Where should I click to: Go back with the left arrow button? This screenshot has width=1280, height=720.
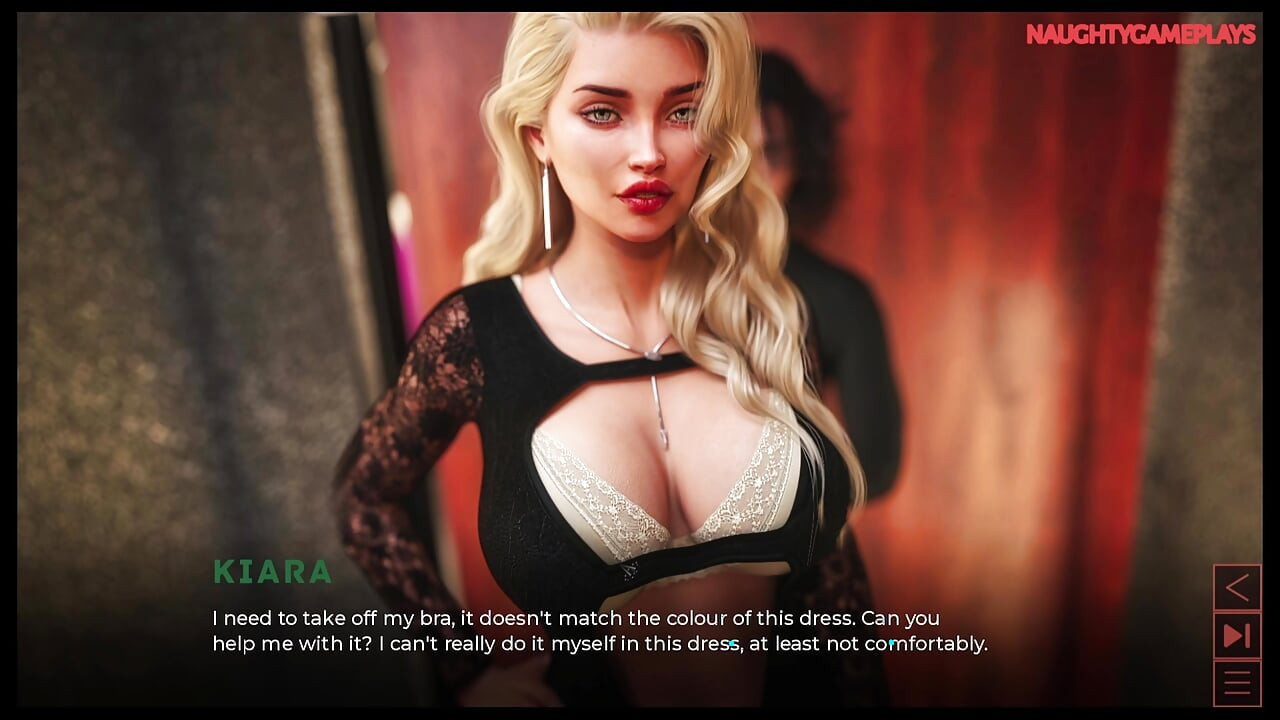coord(1237,587)
